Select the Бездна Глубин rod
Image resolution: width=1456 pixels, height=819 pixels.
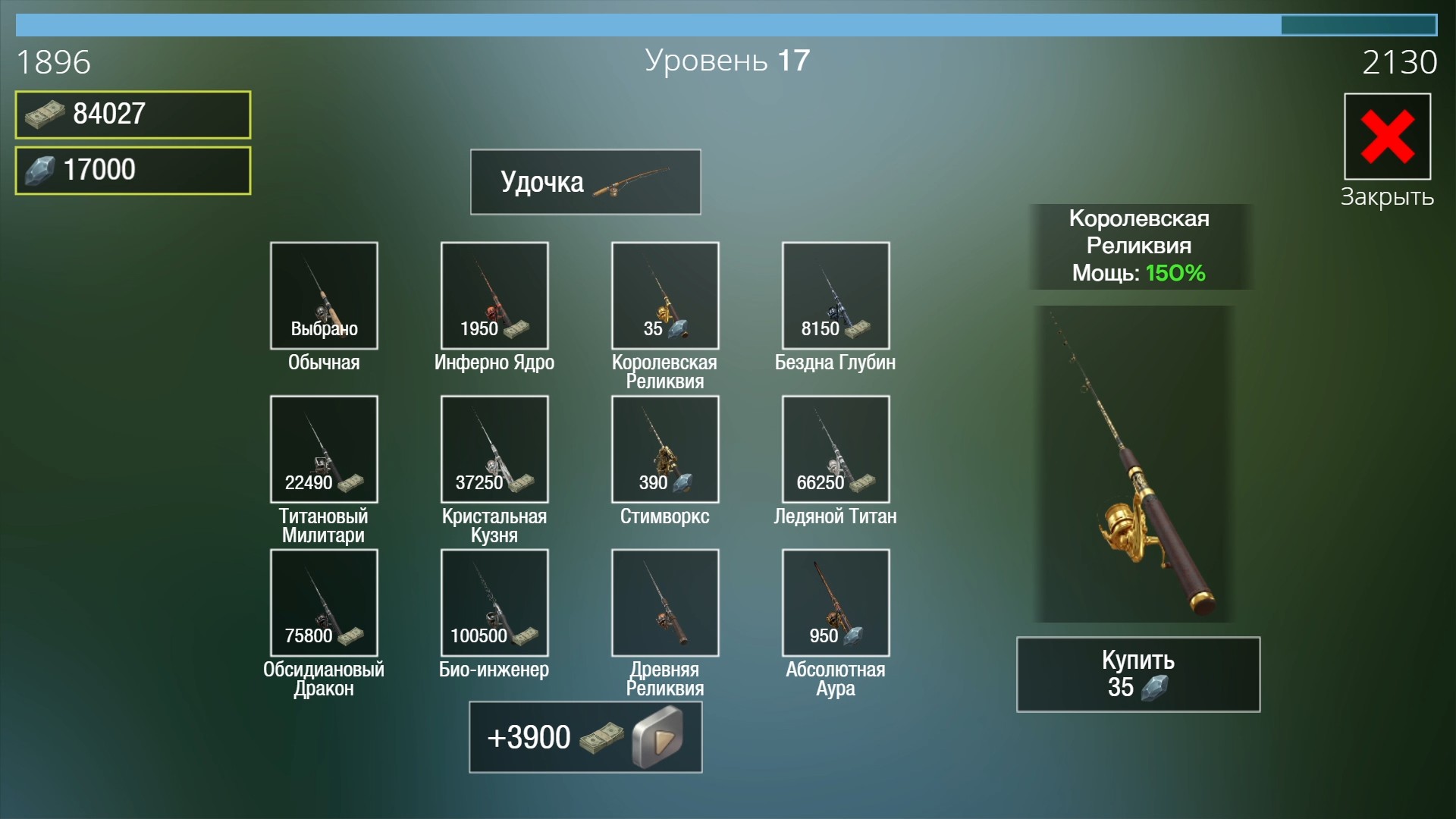[x=835, y=296]
